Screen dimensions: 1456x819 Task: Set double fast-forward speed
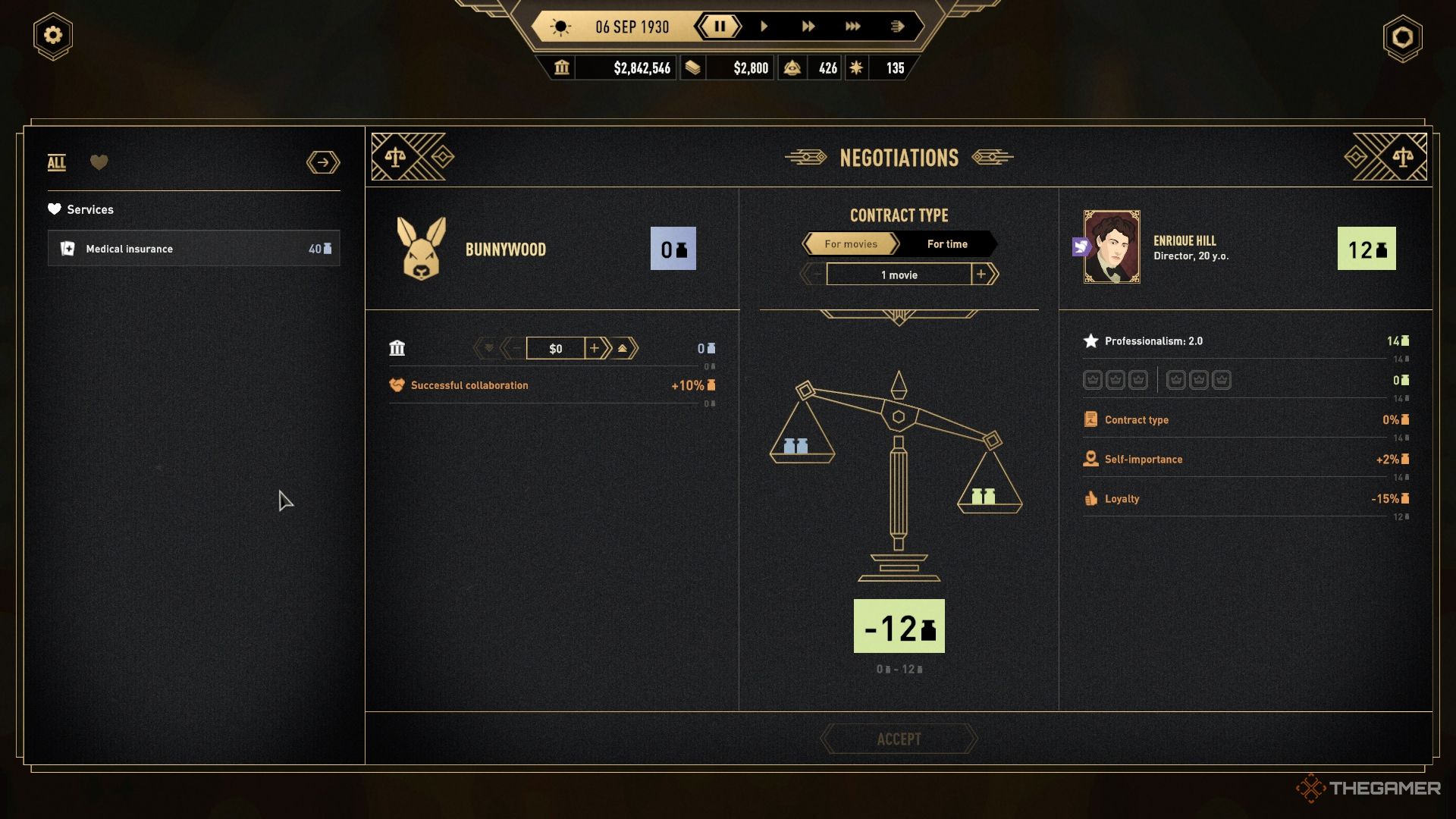[x=808, y=27]
